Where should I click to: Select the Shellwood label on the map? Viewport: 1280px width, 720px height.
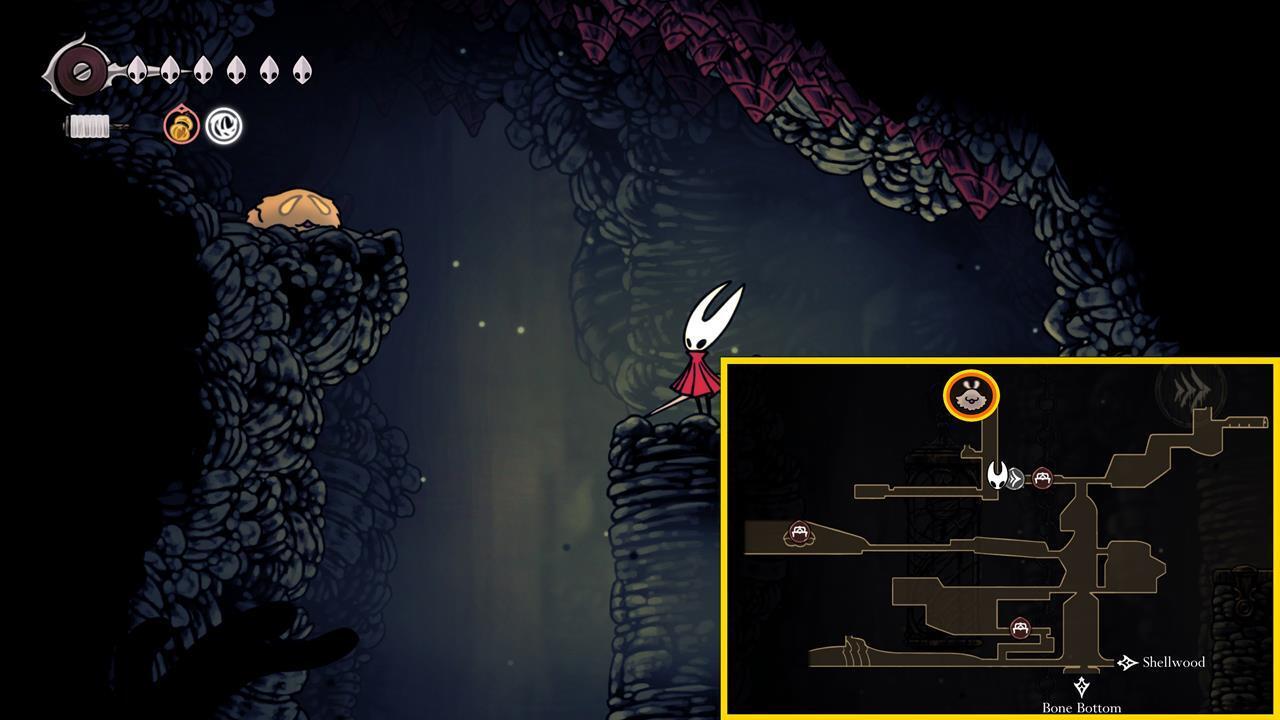tap(1174, 661)
